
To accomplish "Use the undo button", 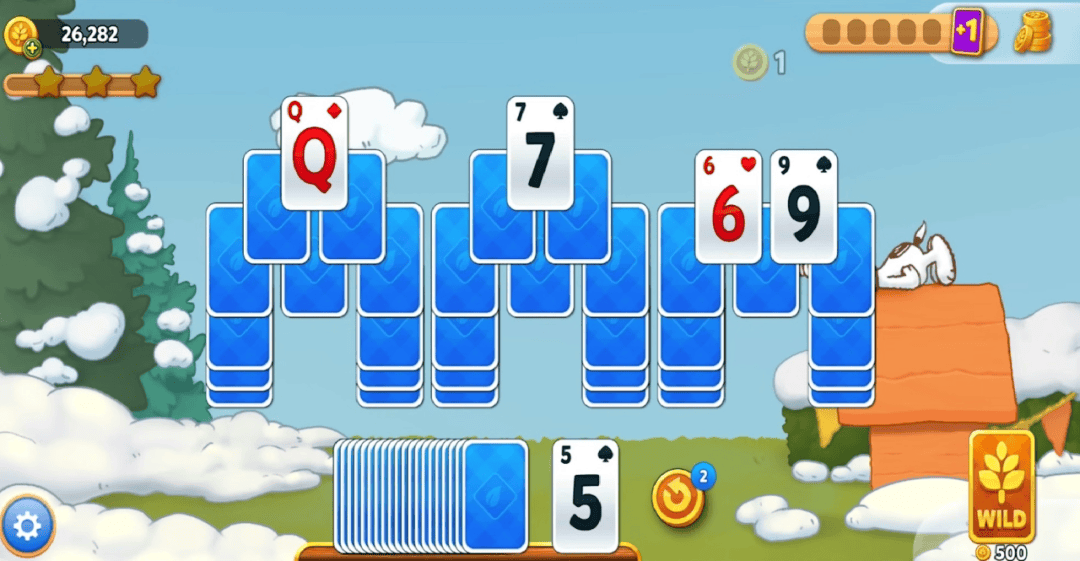I will pyautogui.click(x=678, y=497).
